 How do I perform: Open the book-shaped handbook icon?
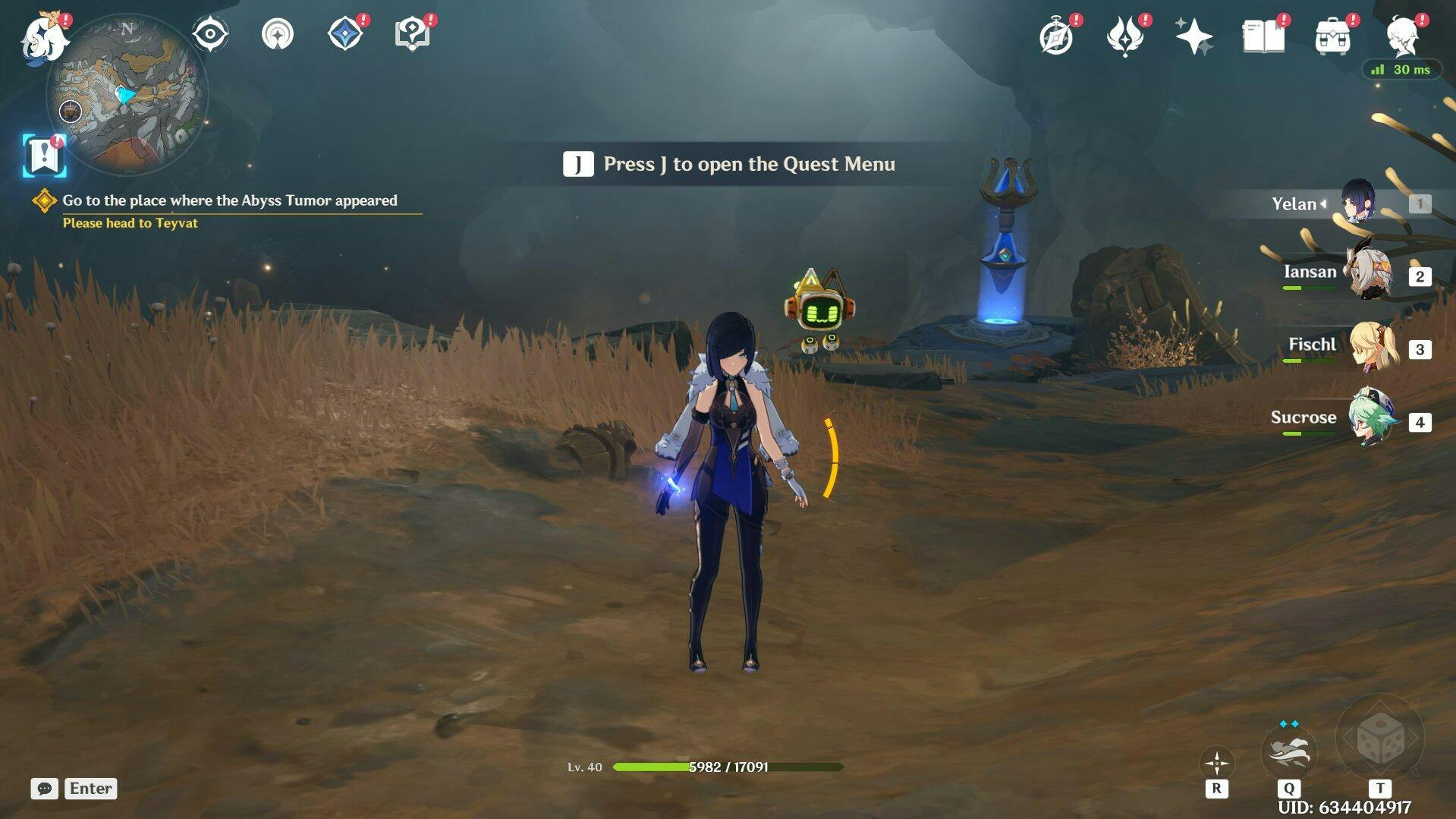point(1263,36)
